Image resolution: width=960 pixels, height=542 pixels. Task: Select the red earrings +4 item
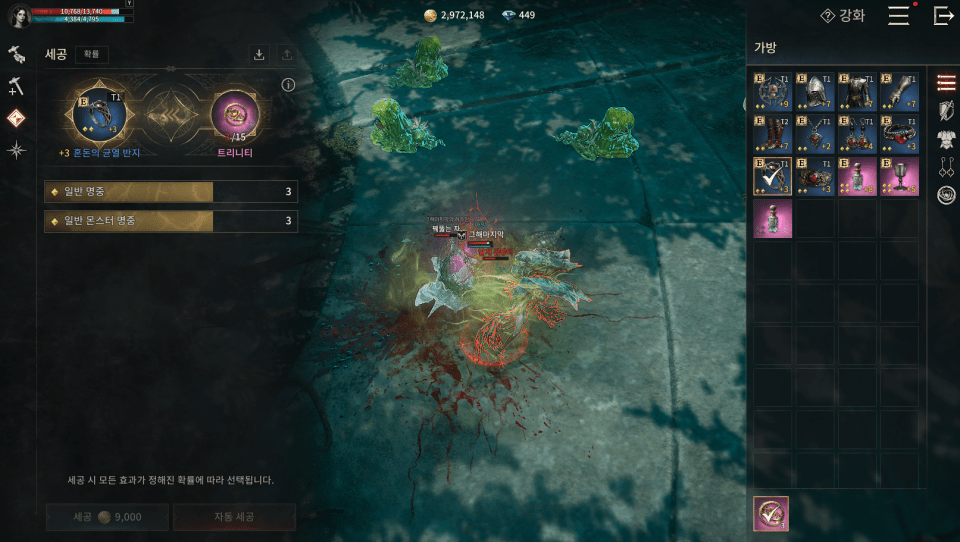click(858, 134)
